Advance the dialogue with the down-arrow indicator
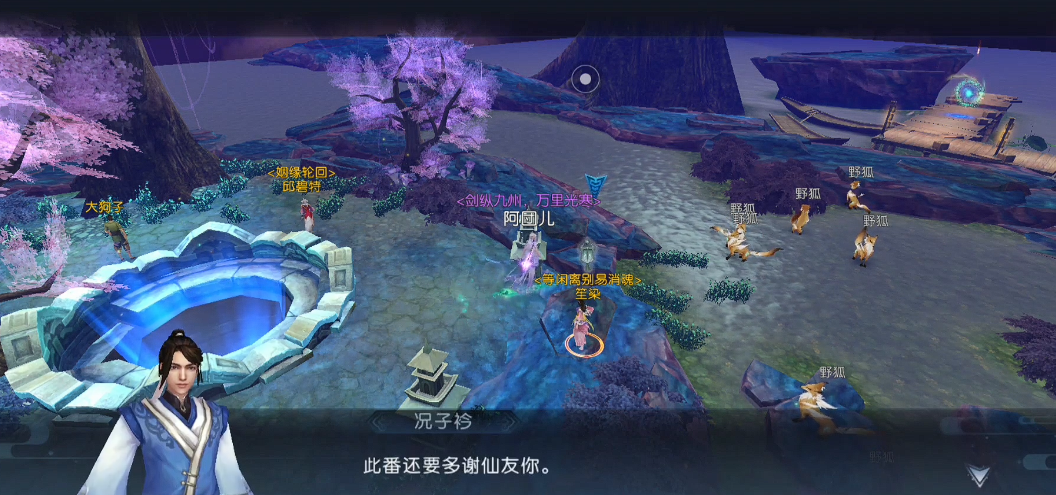 click(977, 475)
